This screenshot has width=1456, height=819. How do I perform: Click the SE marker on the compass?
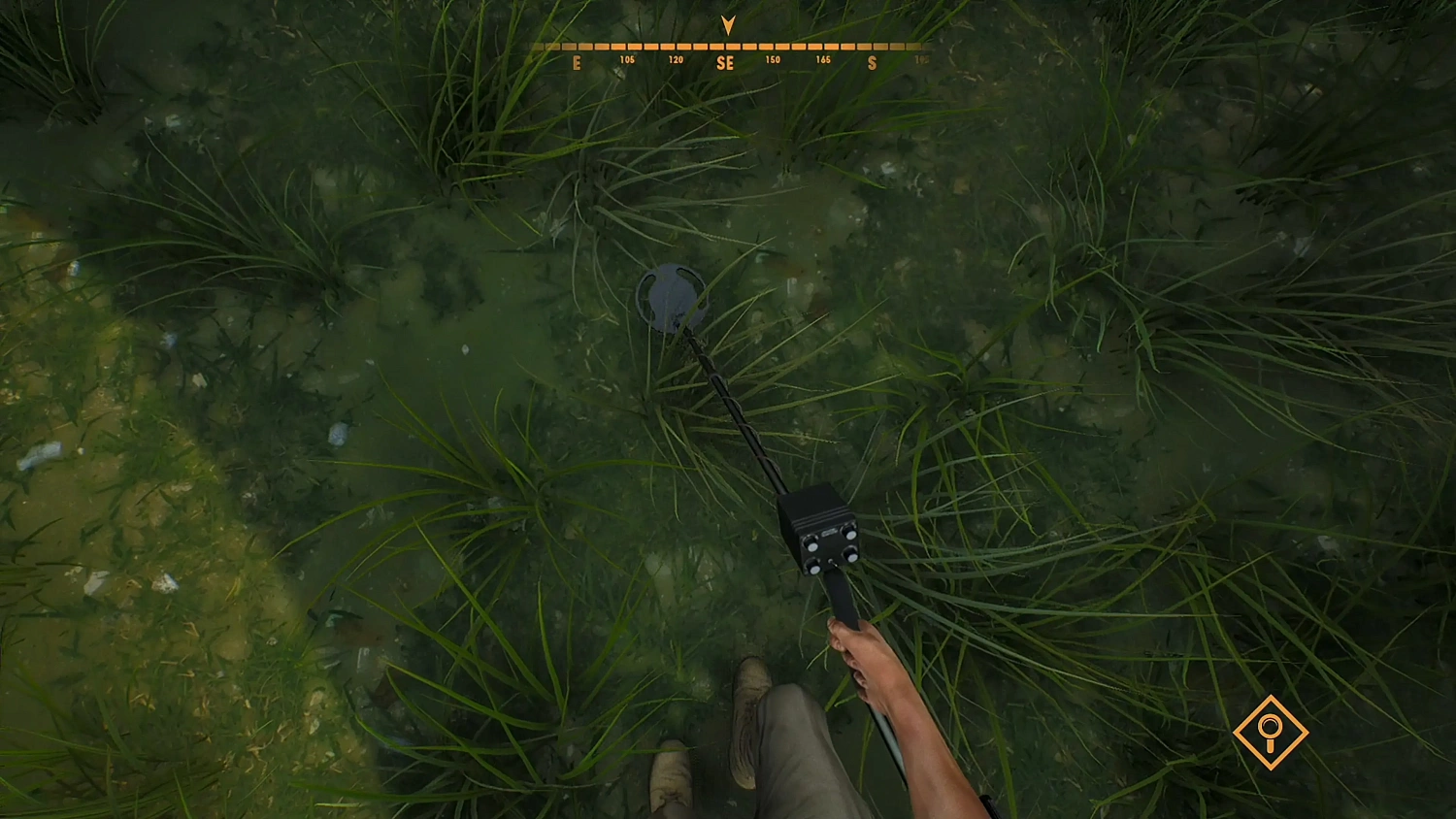pos(725,62)
